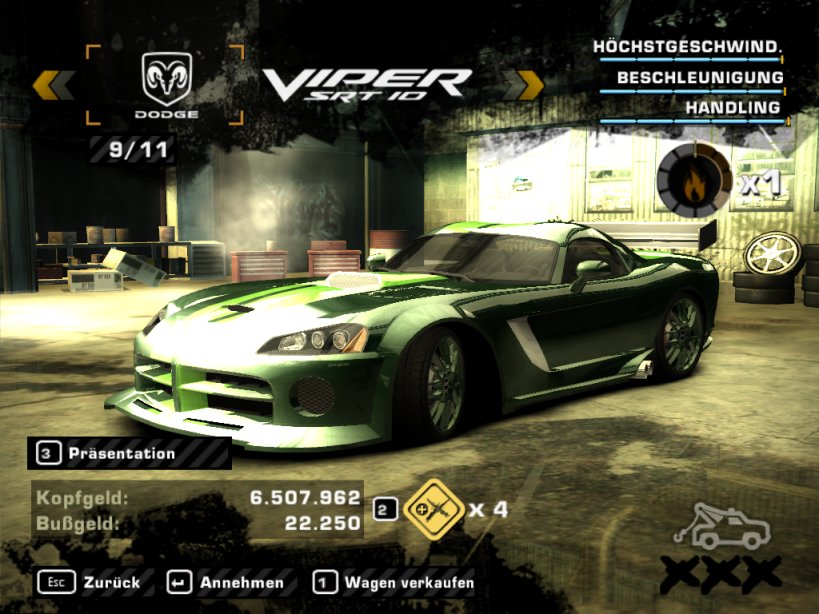
Task: Go to the next car with right arrow
Action: [523, 85]
